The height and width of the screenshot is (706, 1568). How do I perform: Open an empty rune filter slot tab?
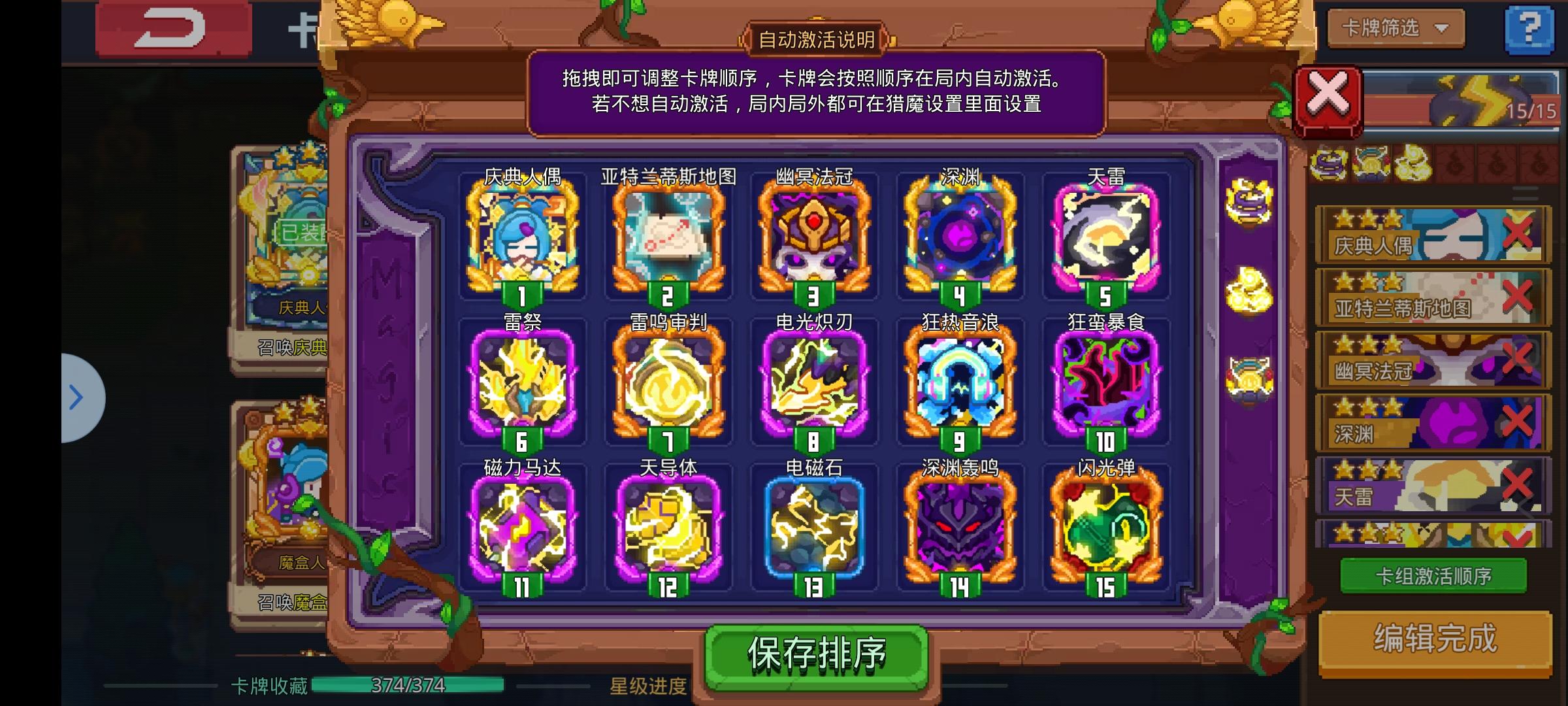pos(1454,163)
